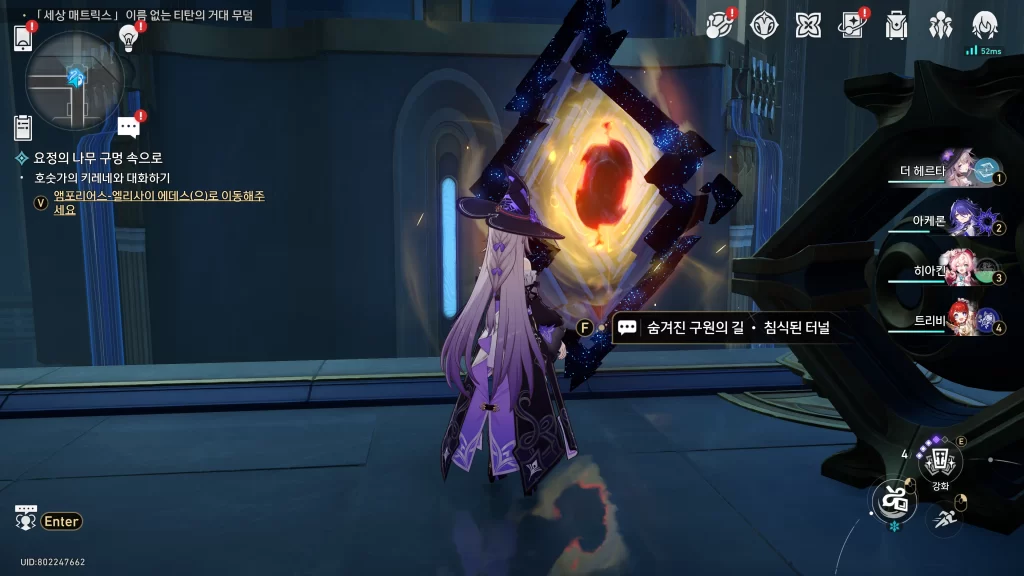Viewport: 1024px width, 576px height.
Task: Activate the 강화 technique skill icon
Action: [940, 461]
